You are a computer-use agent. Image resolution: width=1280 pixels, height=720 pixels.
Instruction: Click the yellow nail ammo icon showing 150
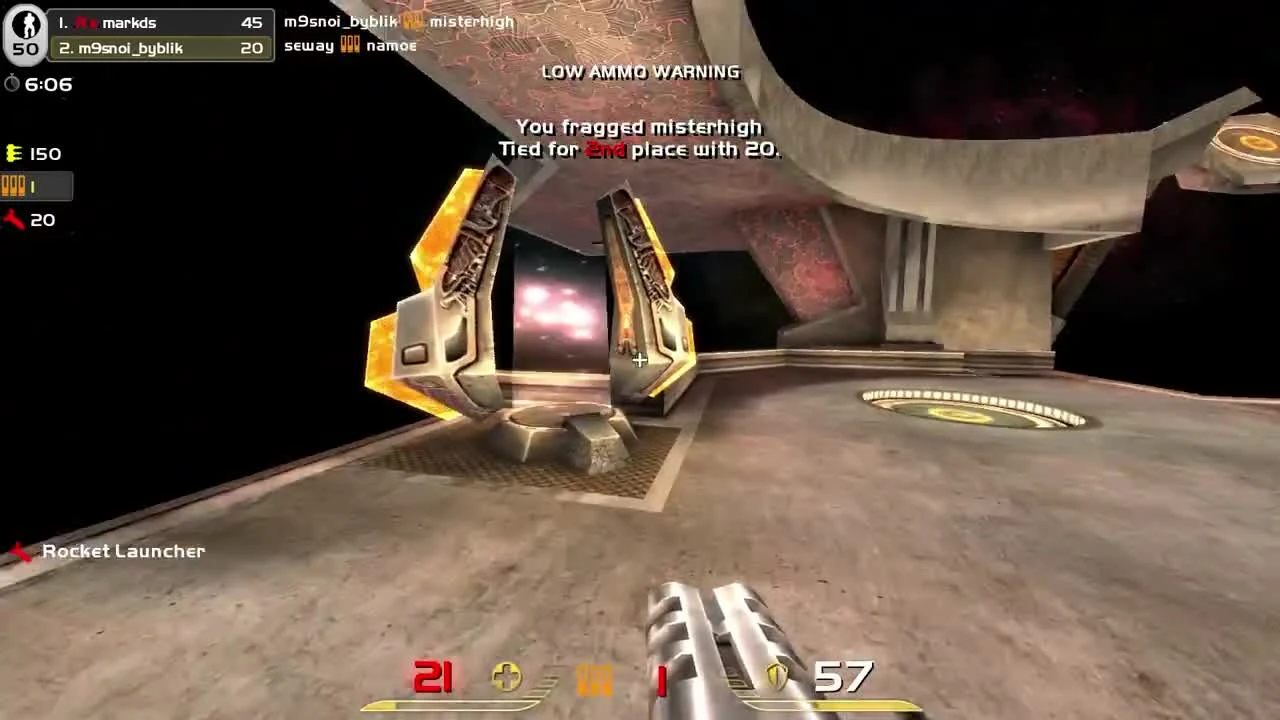pyautogui.click(x=13, y=152)
